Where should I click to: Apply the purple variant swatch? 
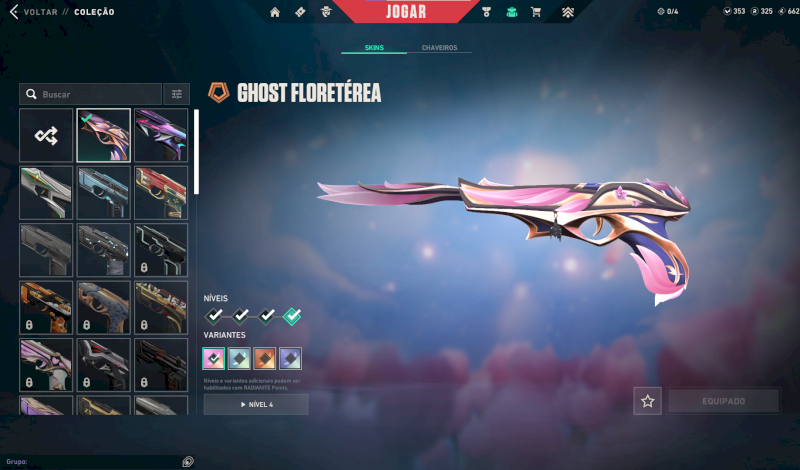(290, 358)
